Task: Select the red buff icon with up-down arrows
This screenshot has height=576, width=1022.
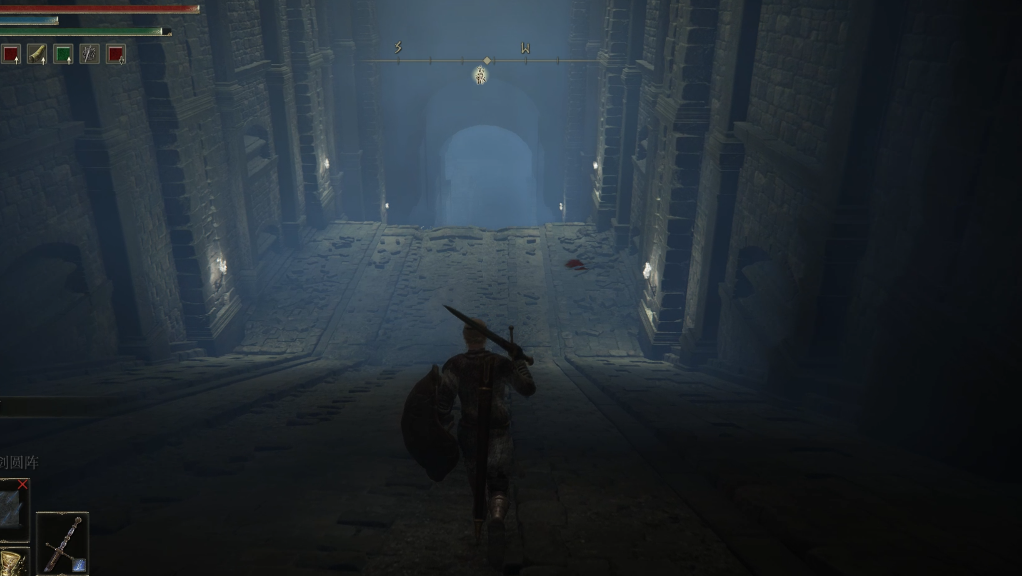Action: click(115, 54)
